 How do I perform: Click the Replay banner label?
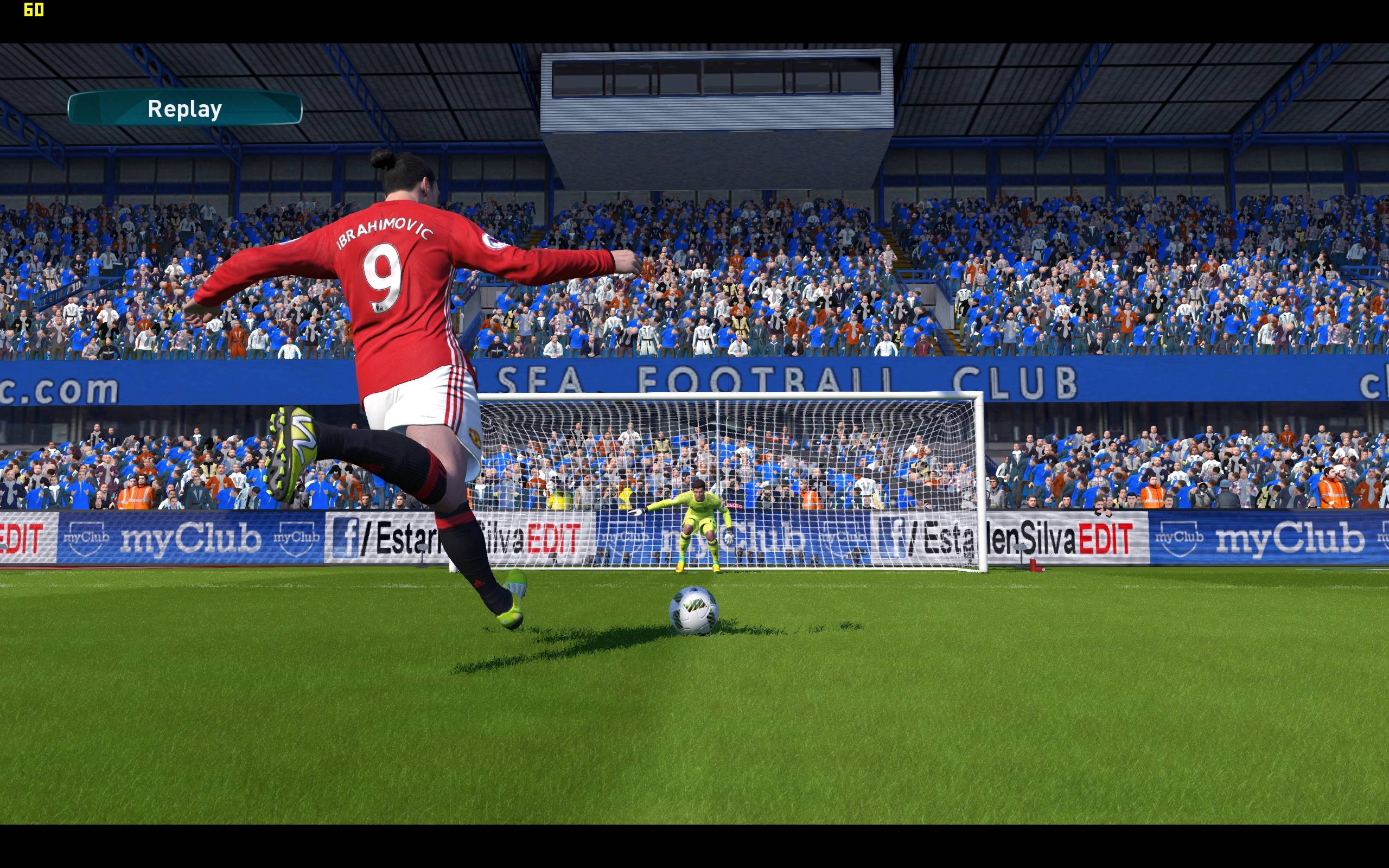tap(185, 108)
